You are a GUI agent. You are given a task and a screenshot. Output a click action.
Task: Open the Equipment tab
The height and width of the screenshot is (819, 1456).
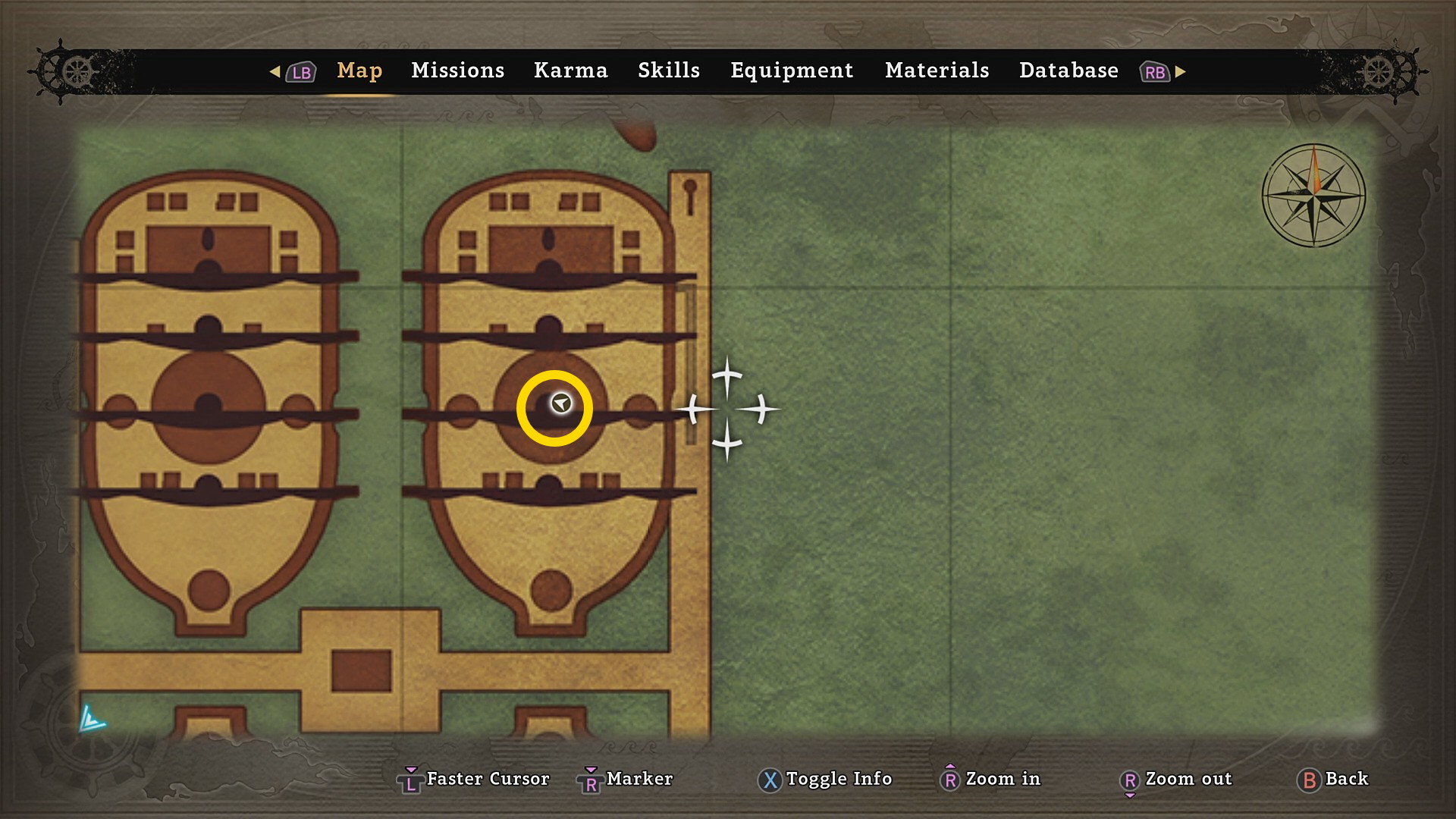click(x=792, y=71)
